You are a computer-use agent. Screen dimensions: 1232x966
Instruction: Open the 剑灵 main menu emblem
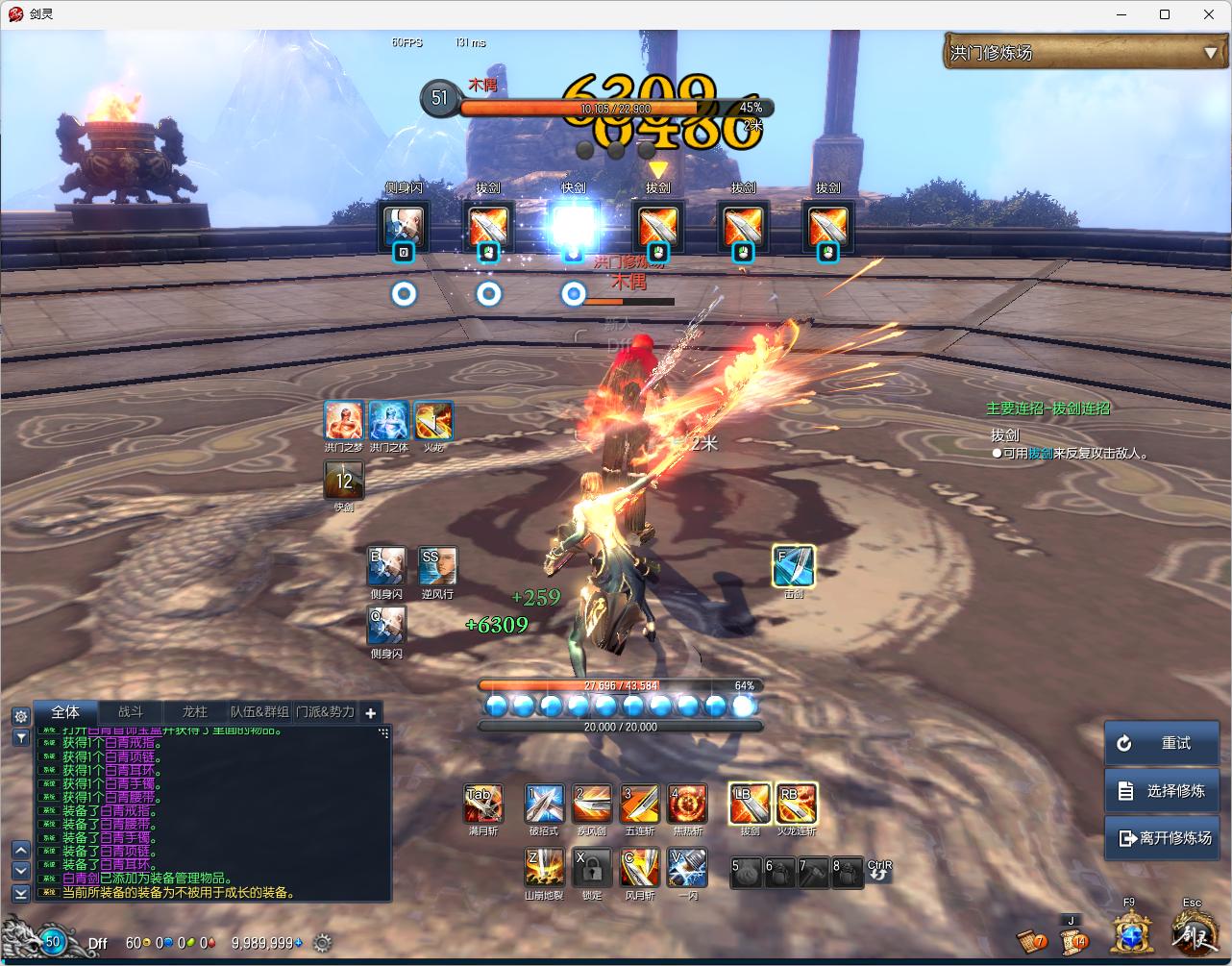pyautogui.click(x=1193, y=933)
